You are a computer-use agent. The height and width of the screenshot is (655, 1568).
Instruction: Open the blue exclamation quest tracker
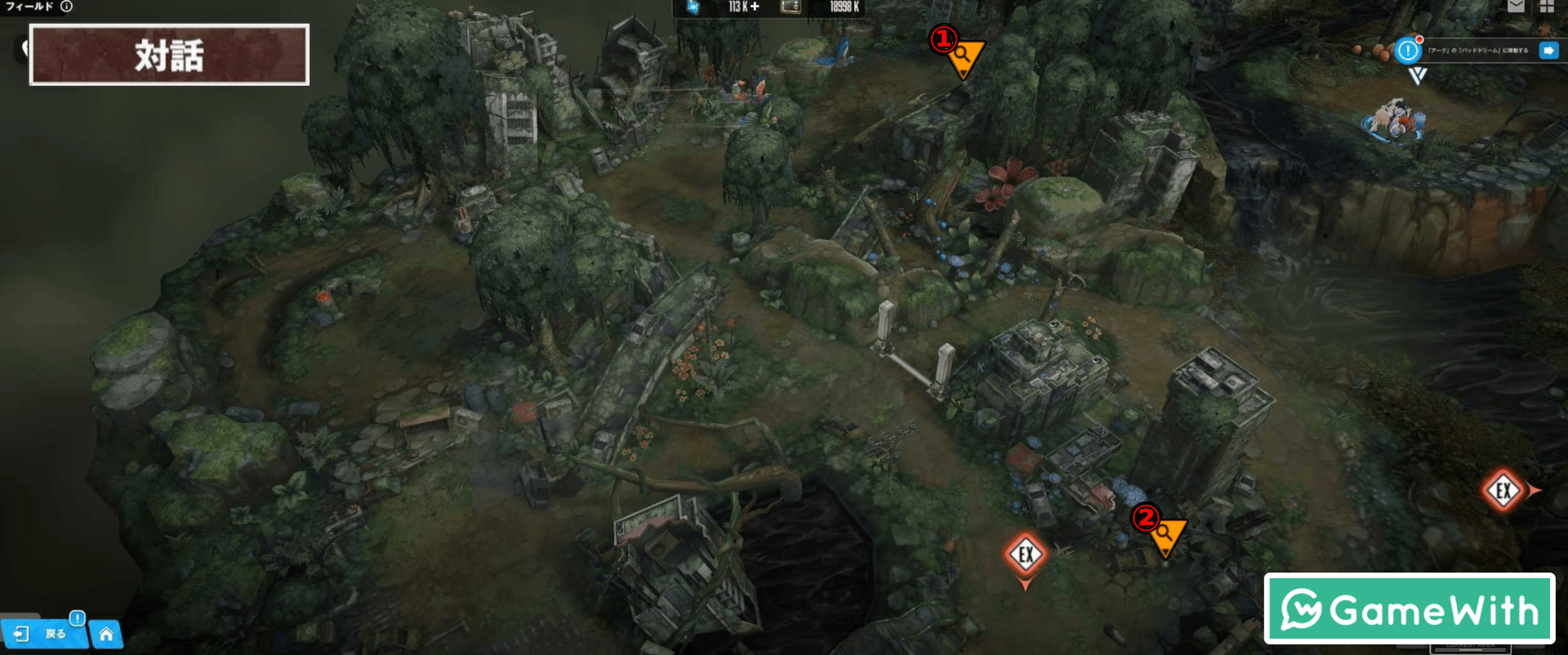click(1408, 51)
